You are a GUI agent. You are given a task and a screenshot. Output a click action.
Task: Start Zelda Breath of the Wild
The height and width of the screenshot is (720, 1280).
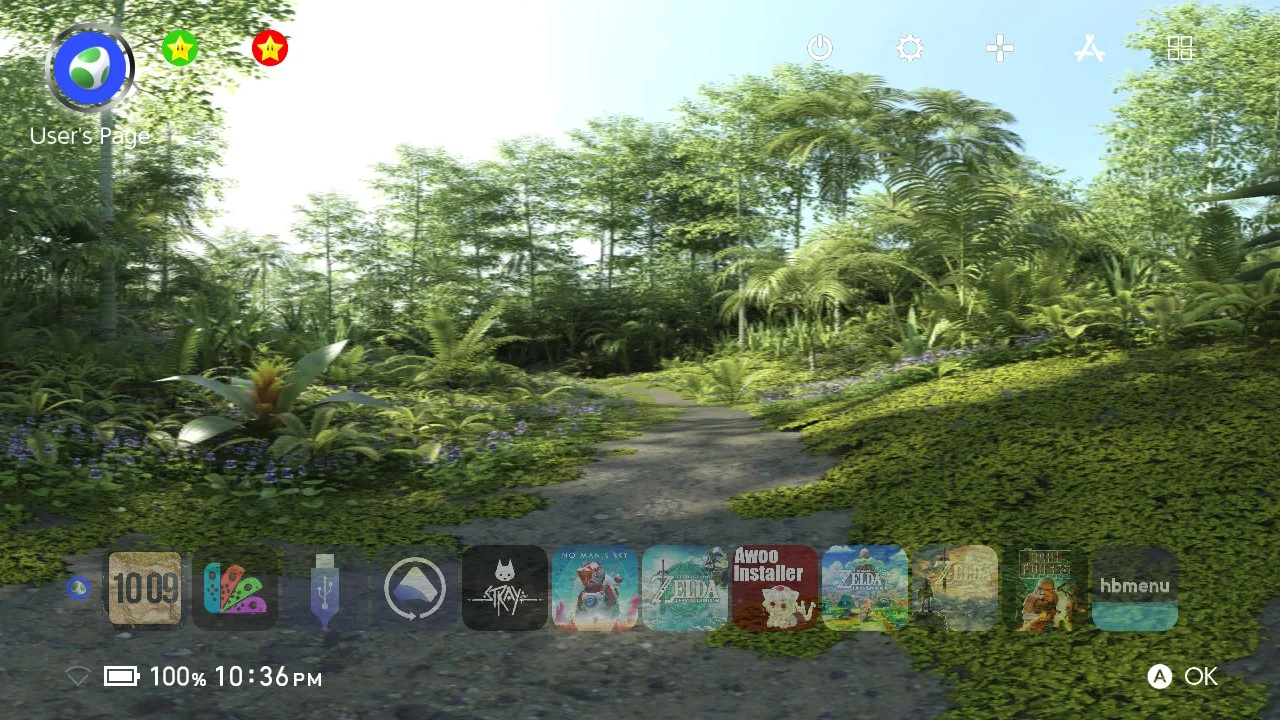coord(955,588)
